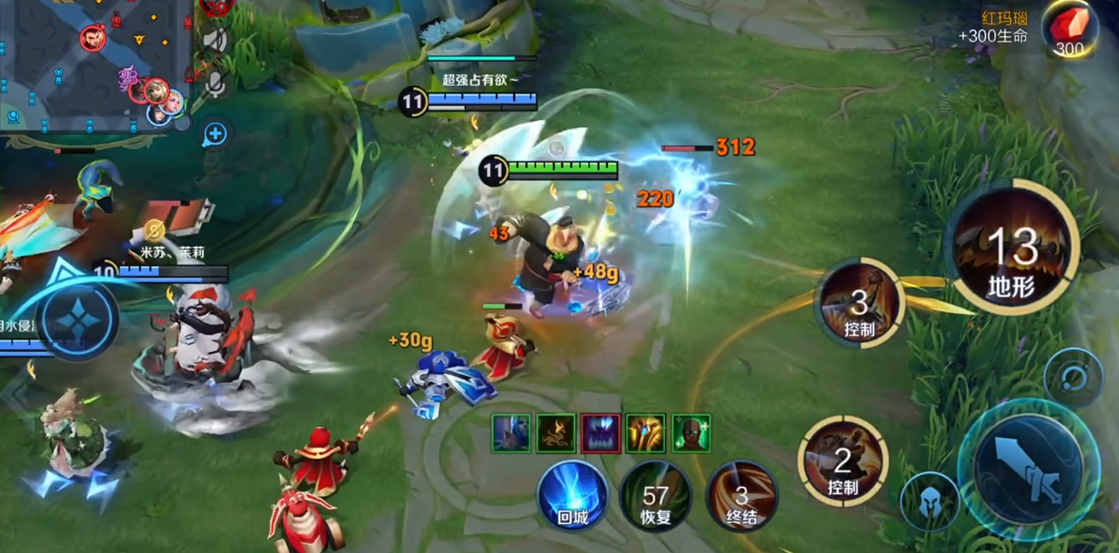Select the bald man green-plus buff icon
The width and height of the screenshot is (1119, 553).
point(691,433)
